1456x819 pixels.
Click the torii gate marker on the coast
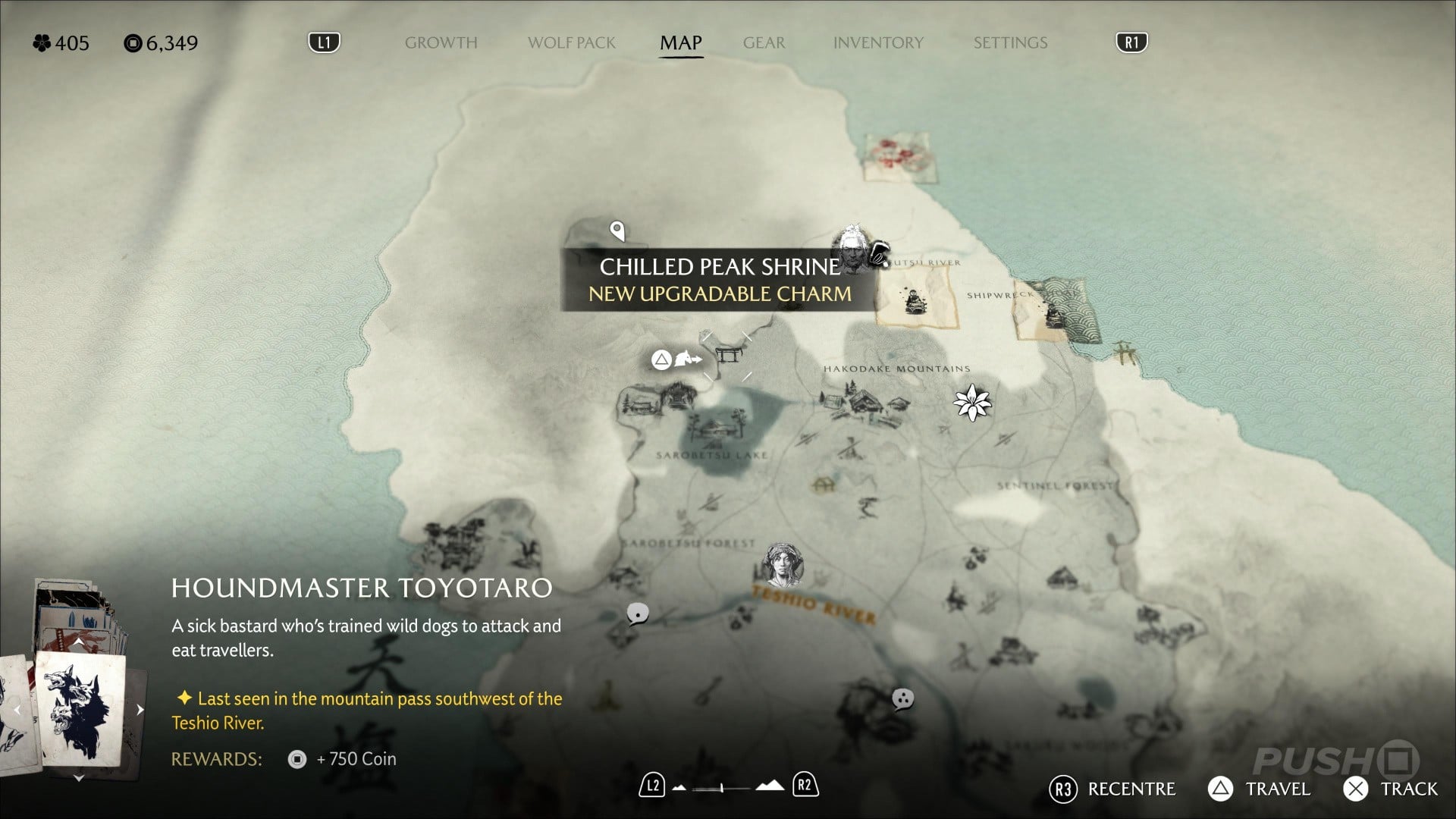(x=1124, y=353)
